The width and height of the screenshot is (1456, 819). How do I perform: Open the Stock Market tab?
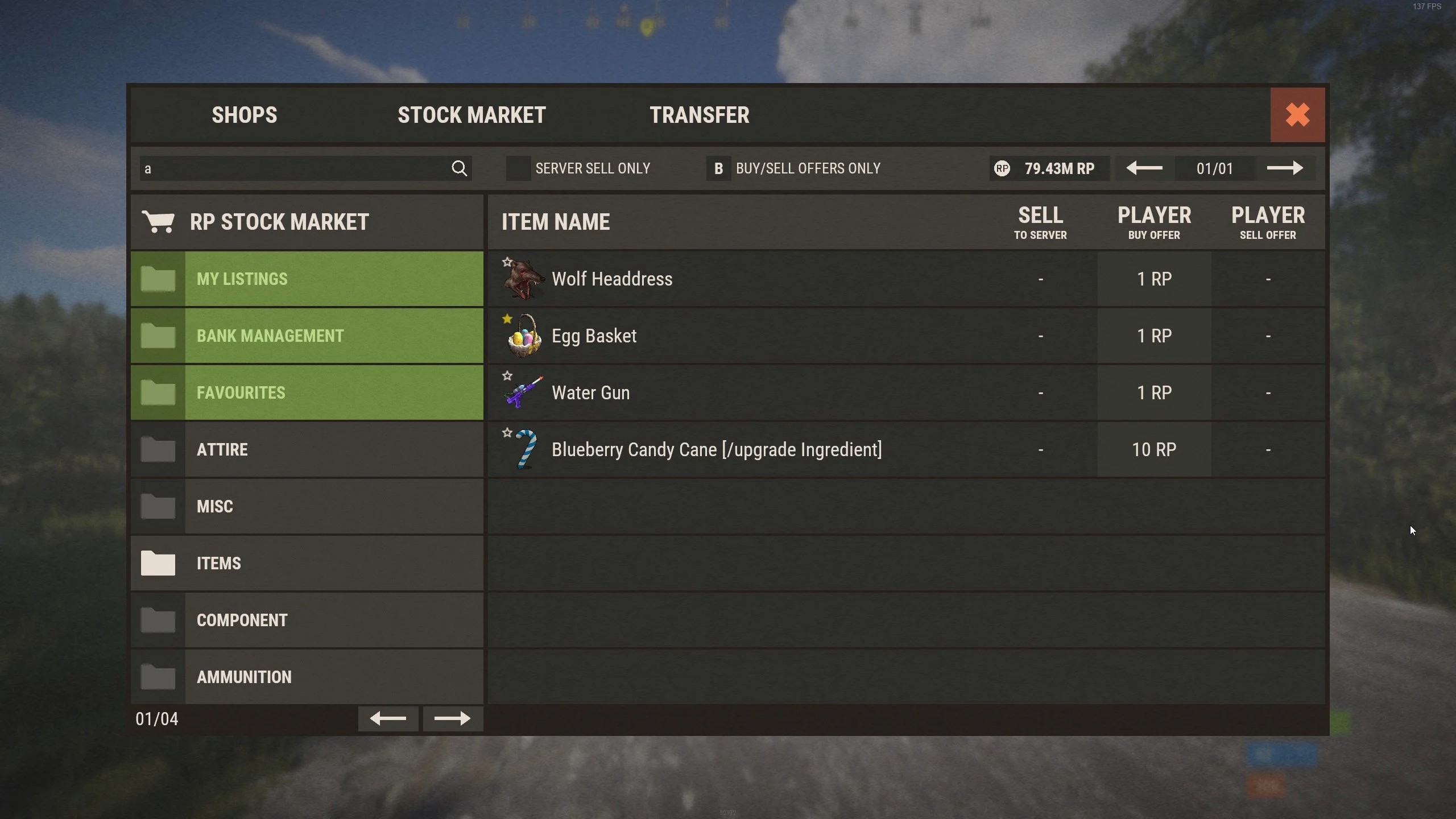point(471,115)
